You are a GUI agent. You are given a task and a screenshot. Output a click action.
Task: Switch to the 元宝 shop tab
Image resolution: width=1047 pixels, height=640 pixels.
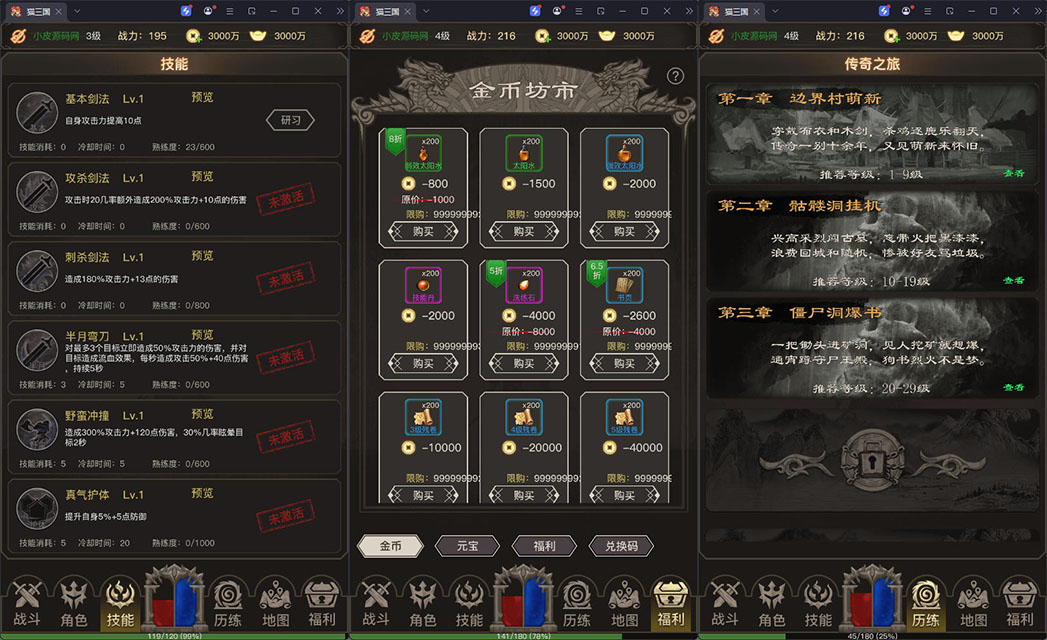[x=467, y=546]
